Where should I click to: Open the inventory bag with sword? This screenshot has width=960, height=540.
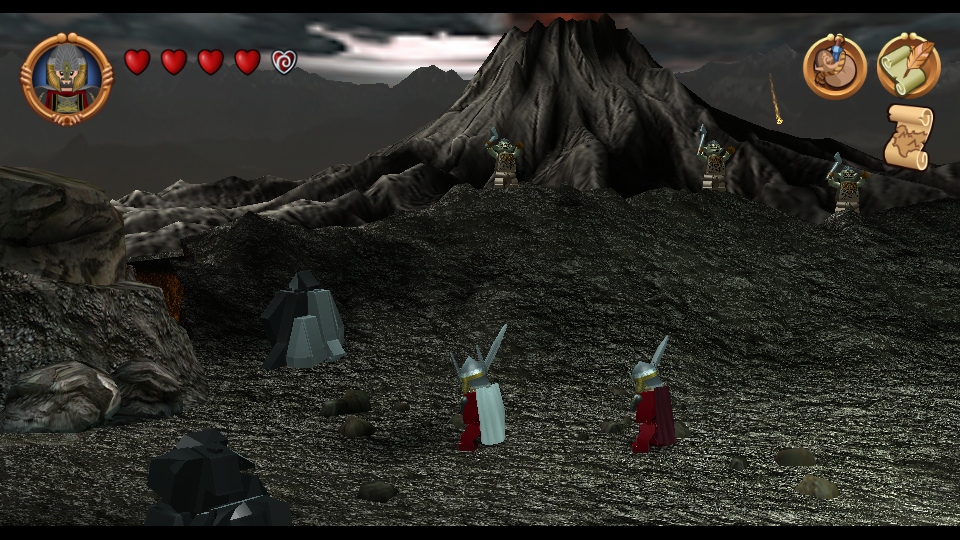(834, 66)
